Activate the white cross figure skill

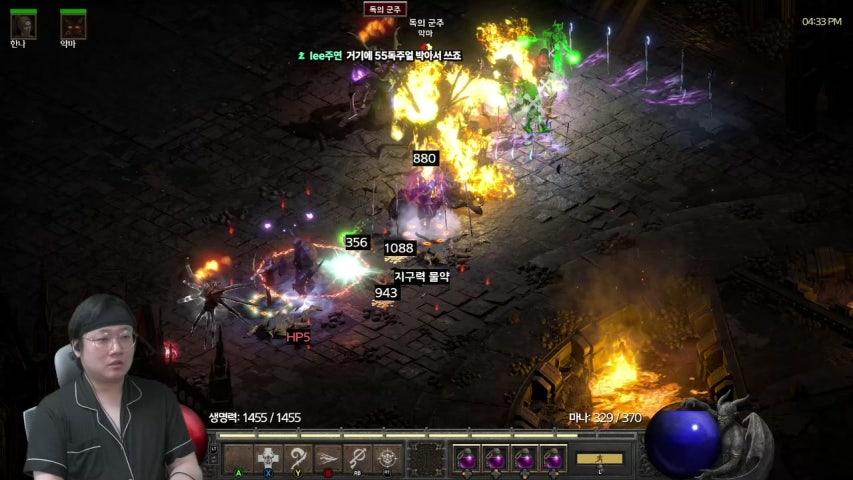pos(268,458)
